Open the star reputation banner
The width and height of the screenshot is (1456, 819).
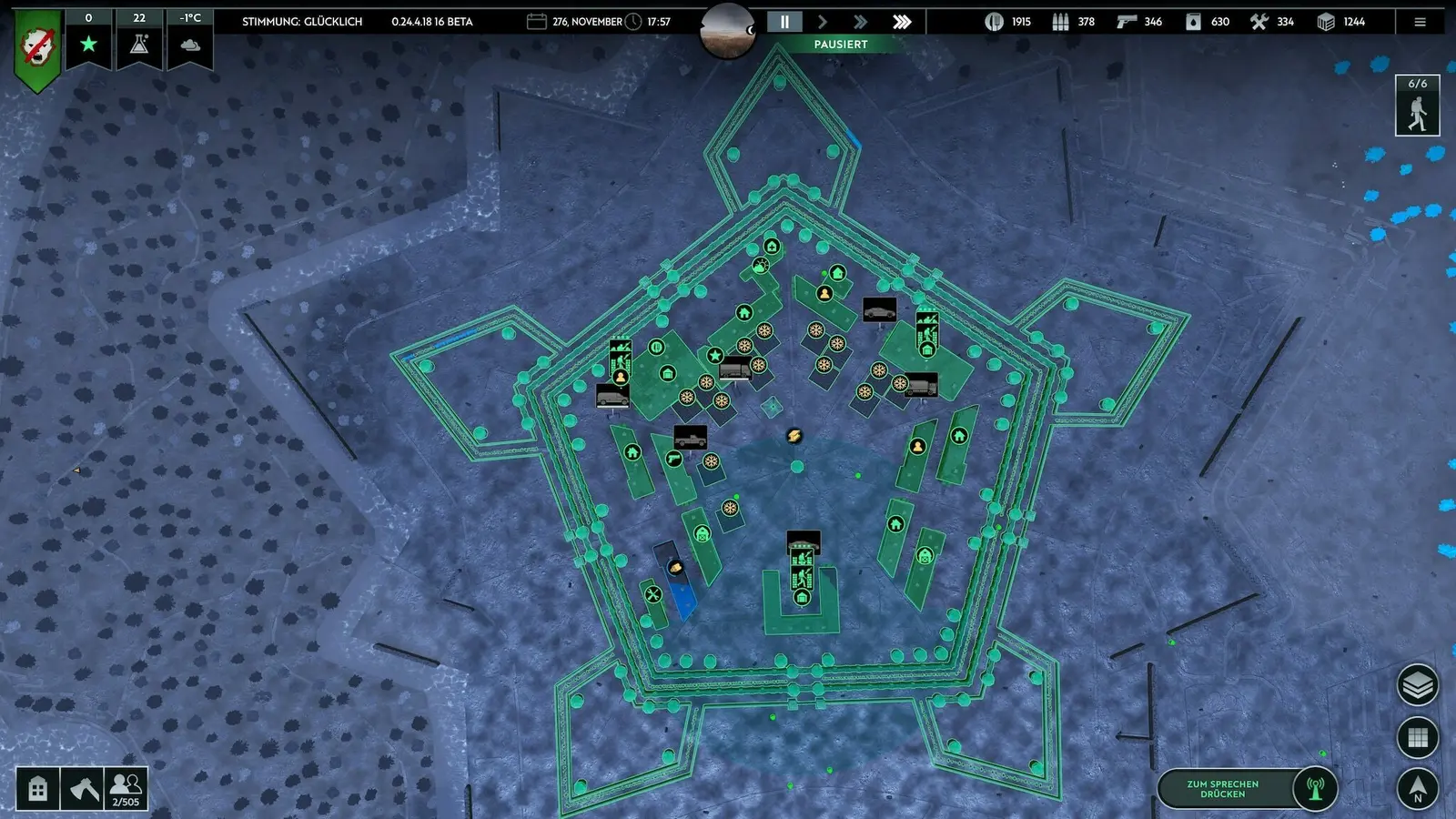[88, 39]
